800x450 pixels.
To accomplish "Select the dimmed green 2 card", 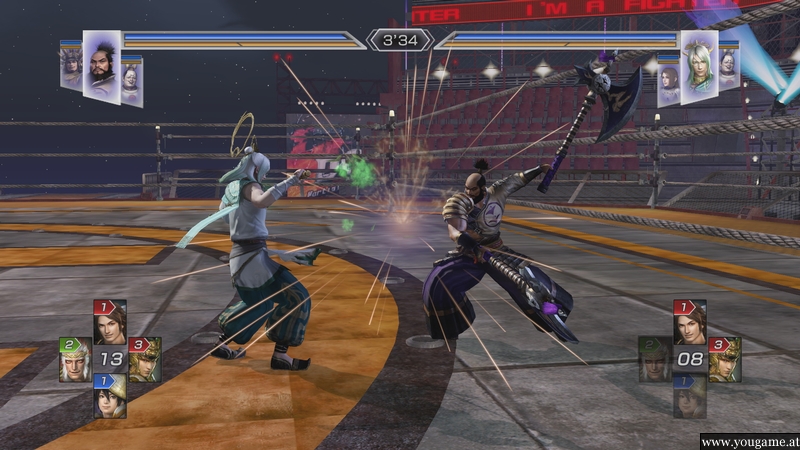I will 654,360.
